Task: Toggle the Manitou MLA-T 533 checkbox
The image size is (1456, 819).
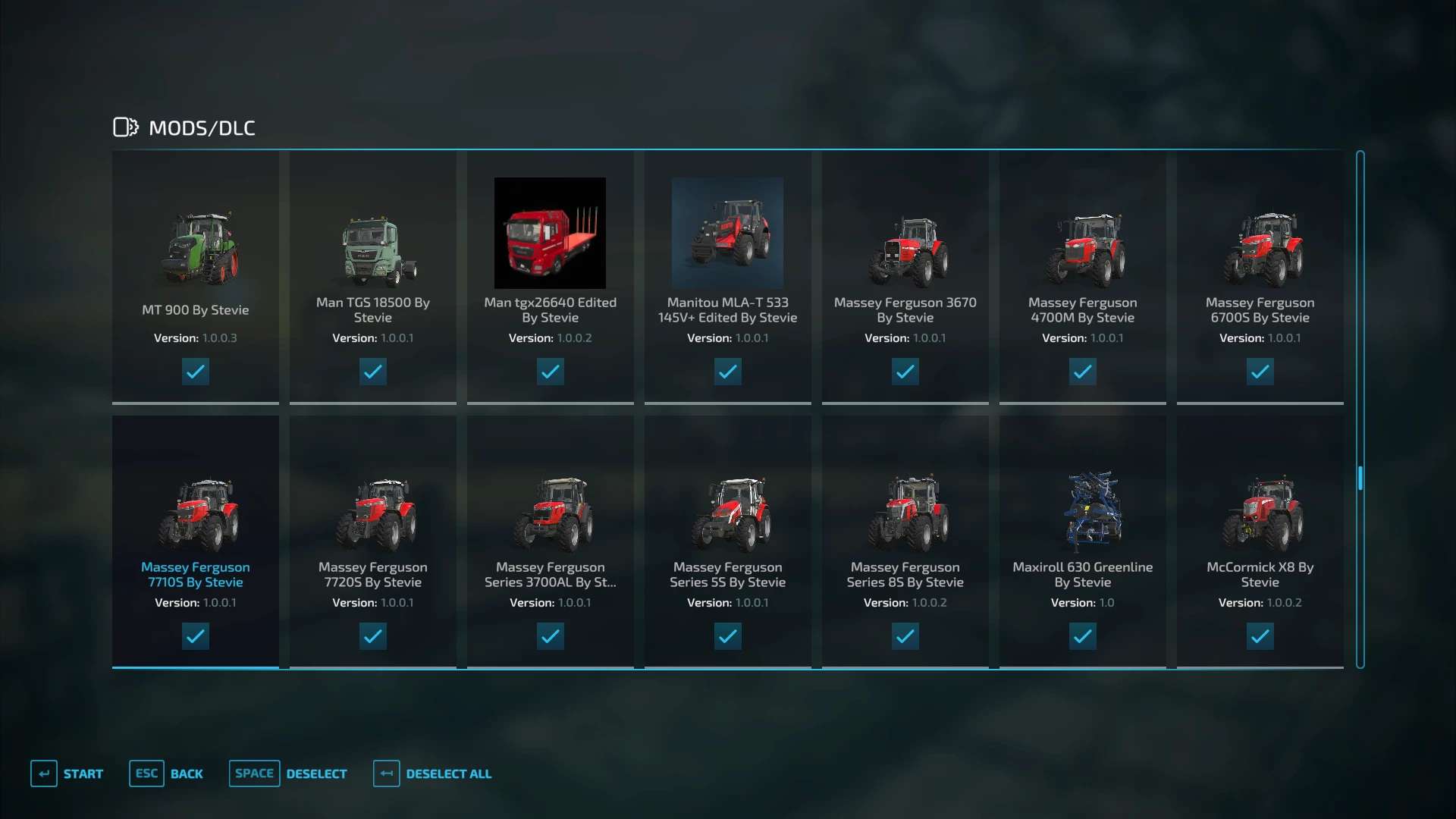Action: [x=728, y=372]
